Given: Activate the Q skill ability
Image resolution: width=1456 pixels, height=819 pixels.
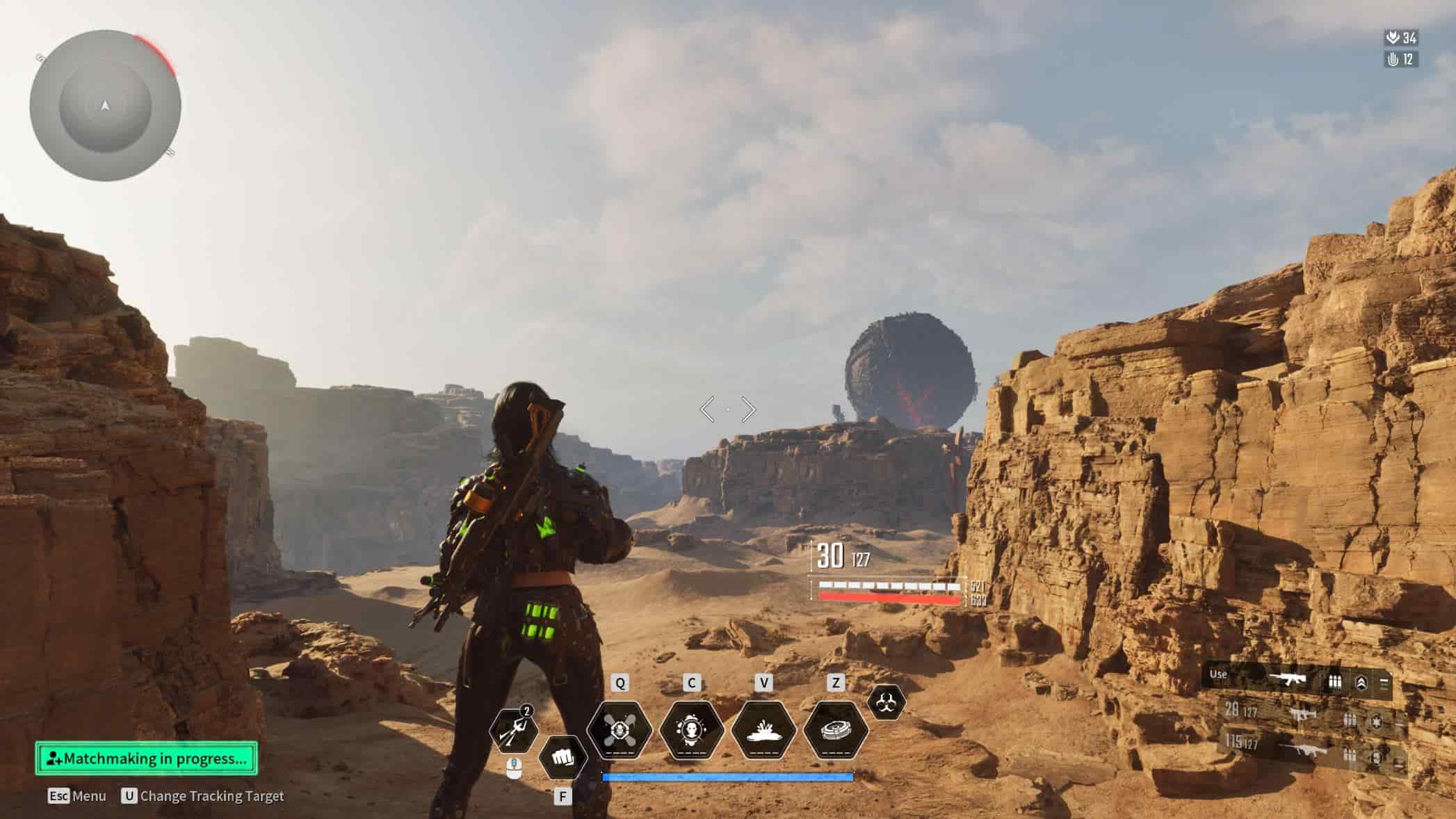Looking at the screenshot, I should point(620,731).
